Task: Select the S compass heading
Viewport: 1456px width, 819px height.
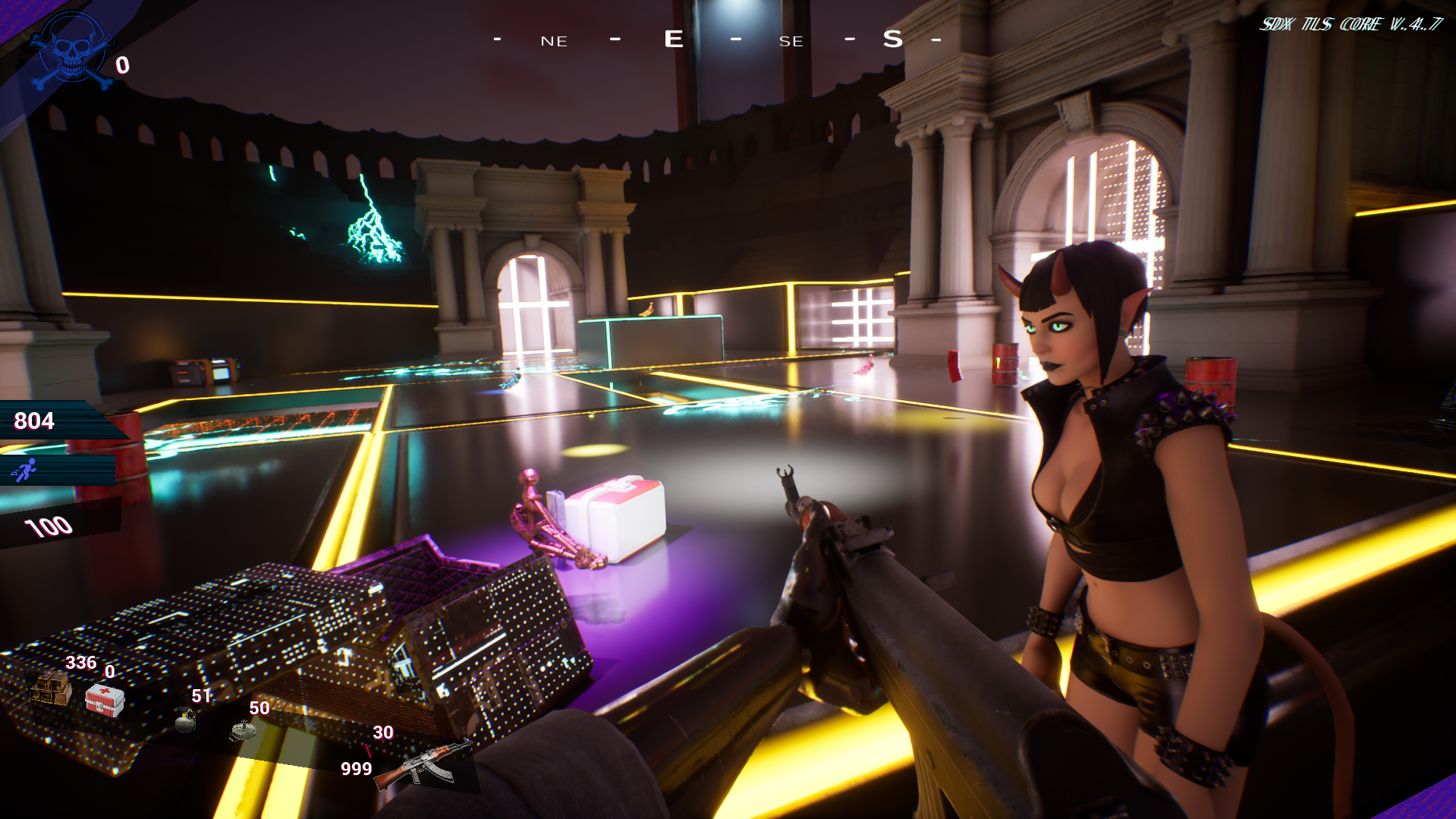Action: [x=892, y=37]
